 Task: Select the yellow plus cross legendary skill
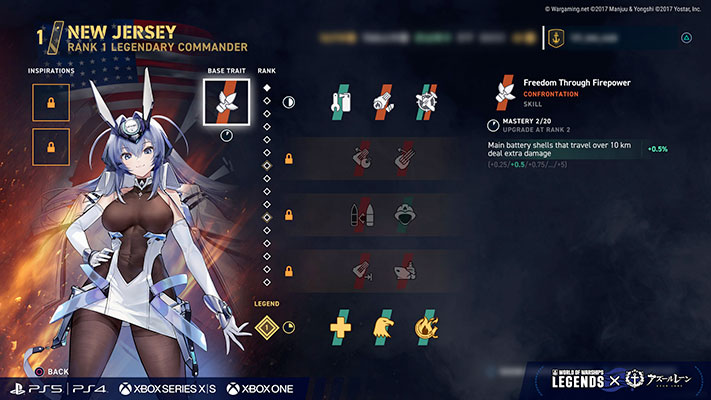pos(341,326)
